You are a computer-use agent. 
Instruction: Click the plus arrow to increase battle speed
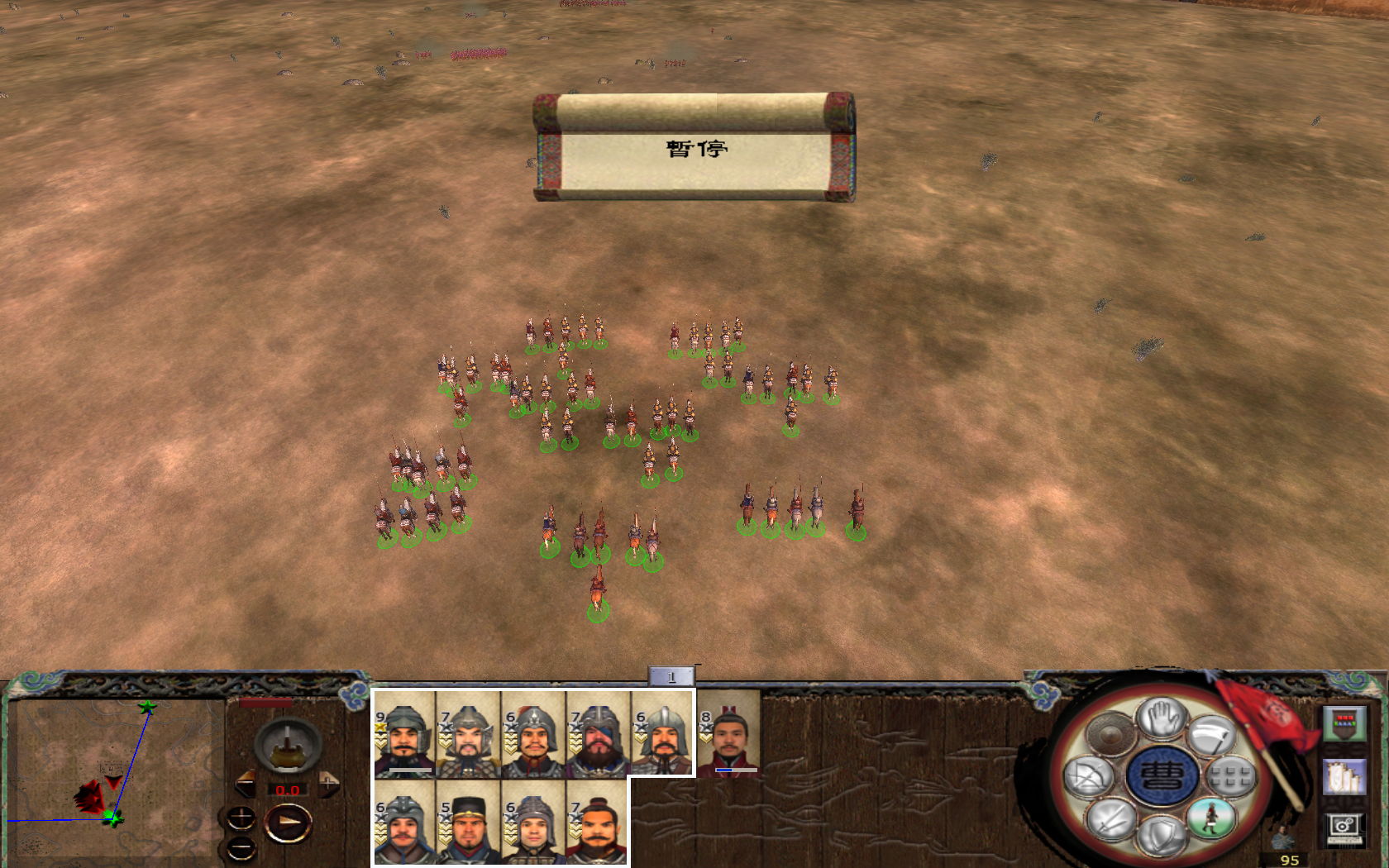pos(328,783)
